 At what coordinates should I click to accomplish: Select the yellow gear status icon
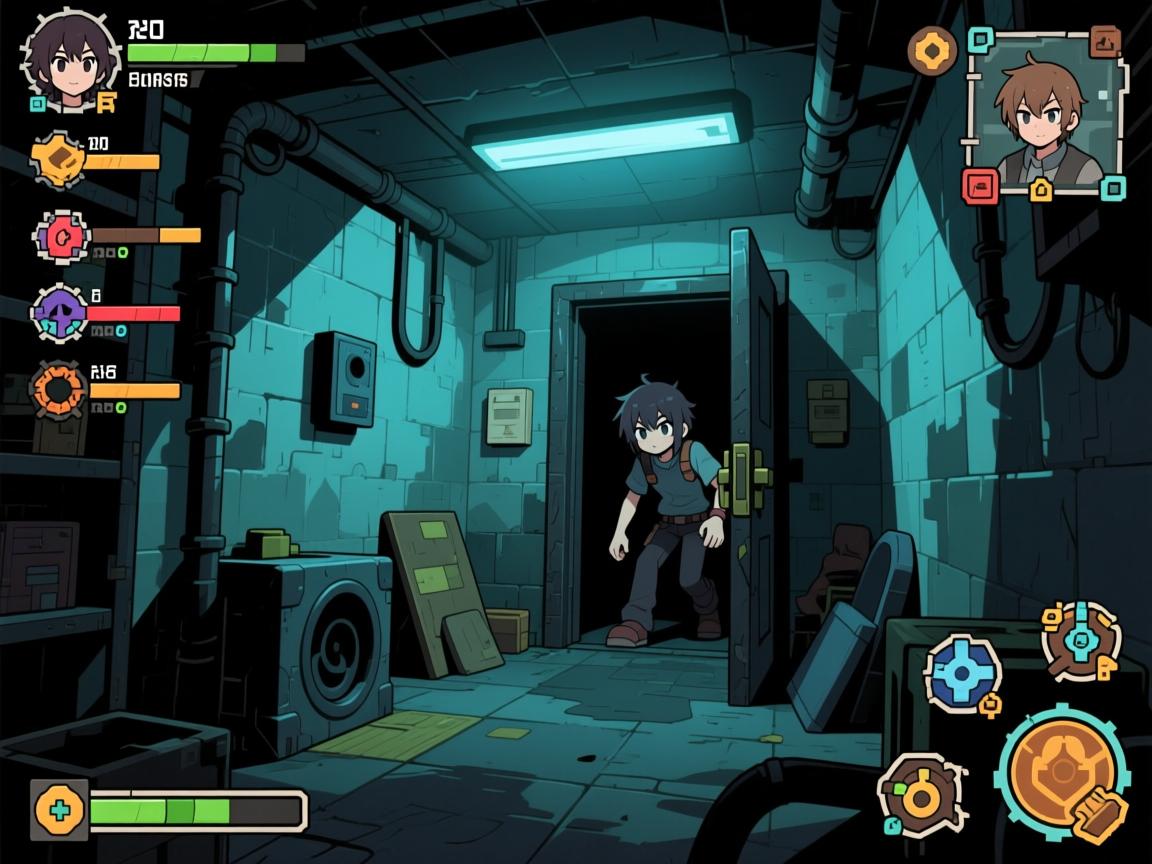(60, 158)
